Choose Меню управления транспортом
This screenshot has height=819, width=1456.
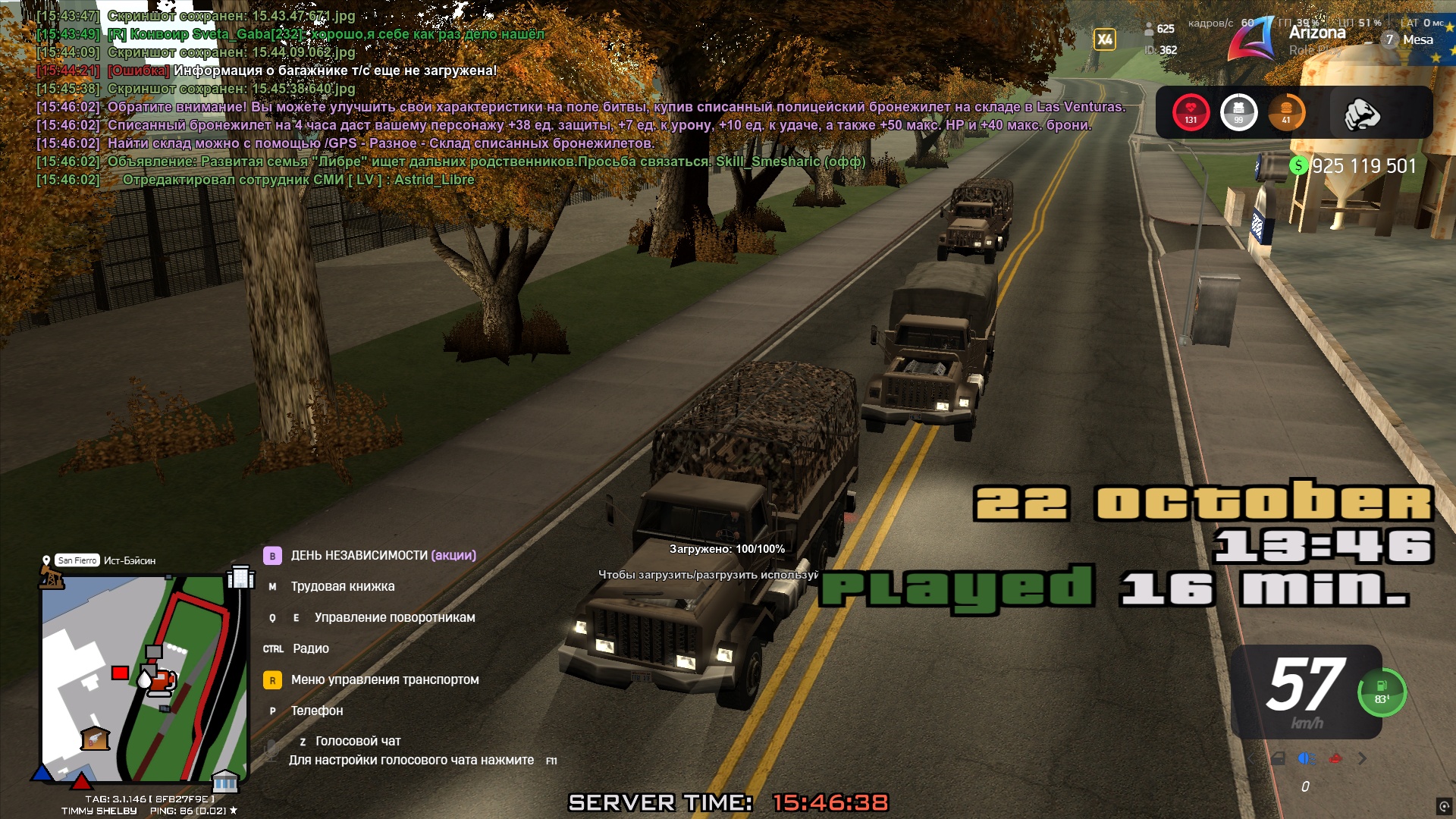tap(384, 679)
